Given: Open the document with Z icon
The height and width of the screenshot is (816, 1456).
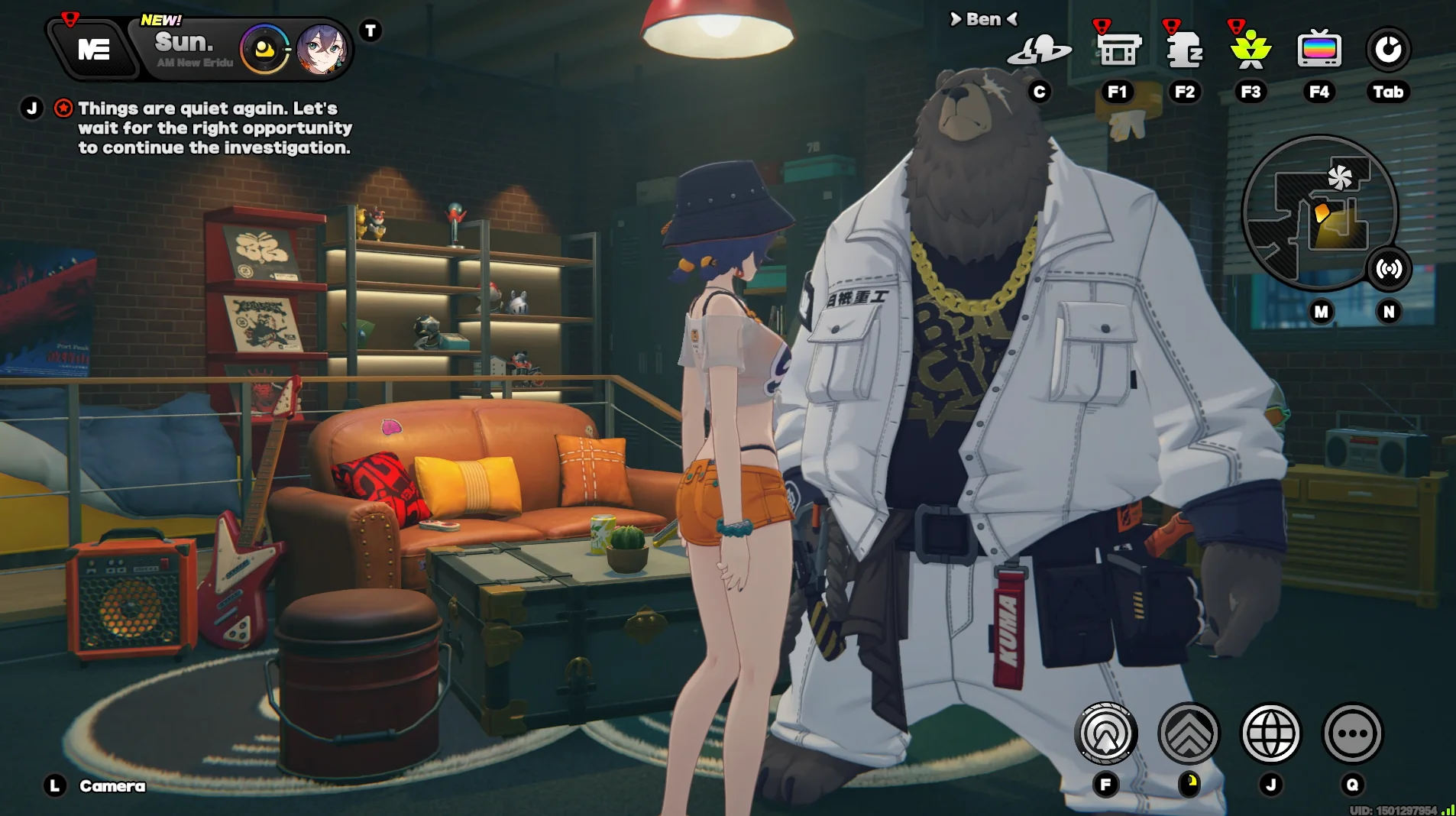Looking at the screenshot, I should 1184,50.
